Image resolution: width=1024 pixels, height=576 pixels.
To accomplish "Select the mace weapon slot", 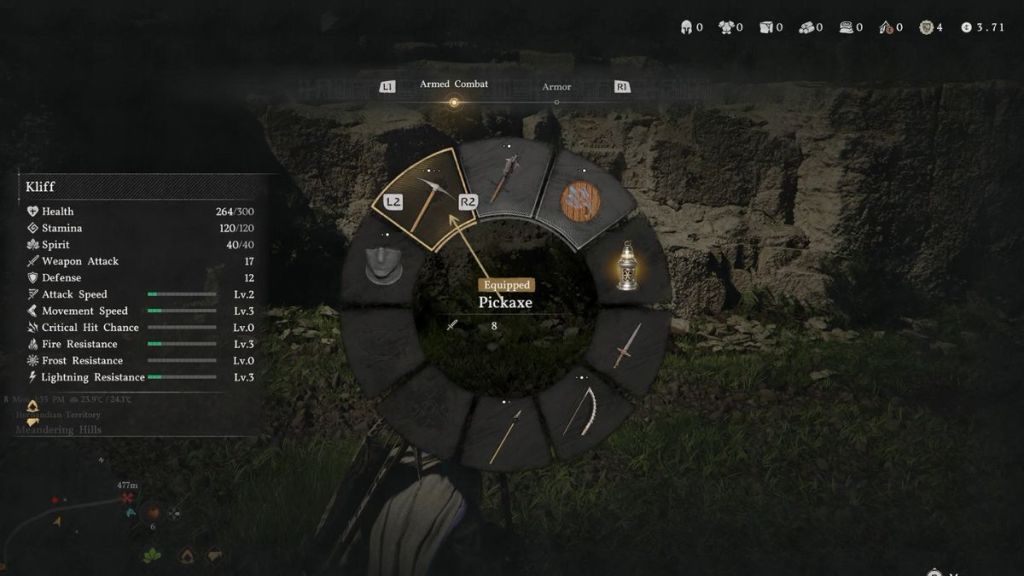I will coord(503,179).
